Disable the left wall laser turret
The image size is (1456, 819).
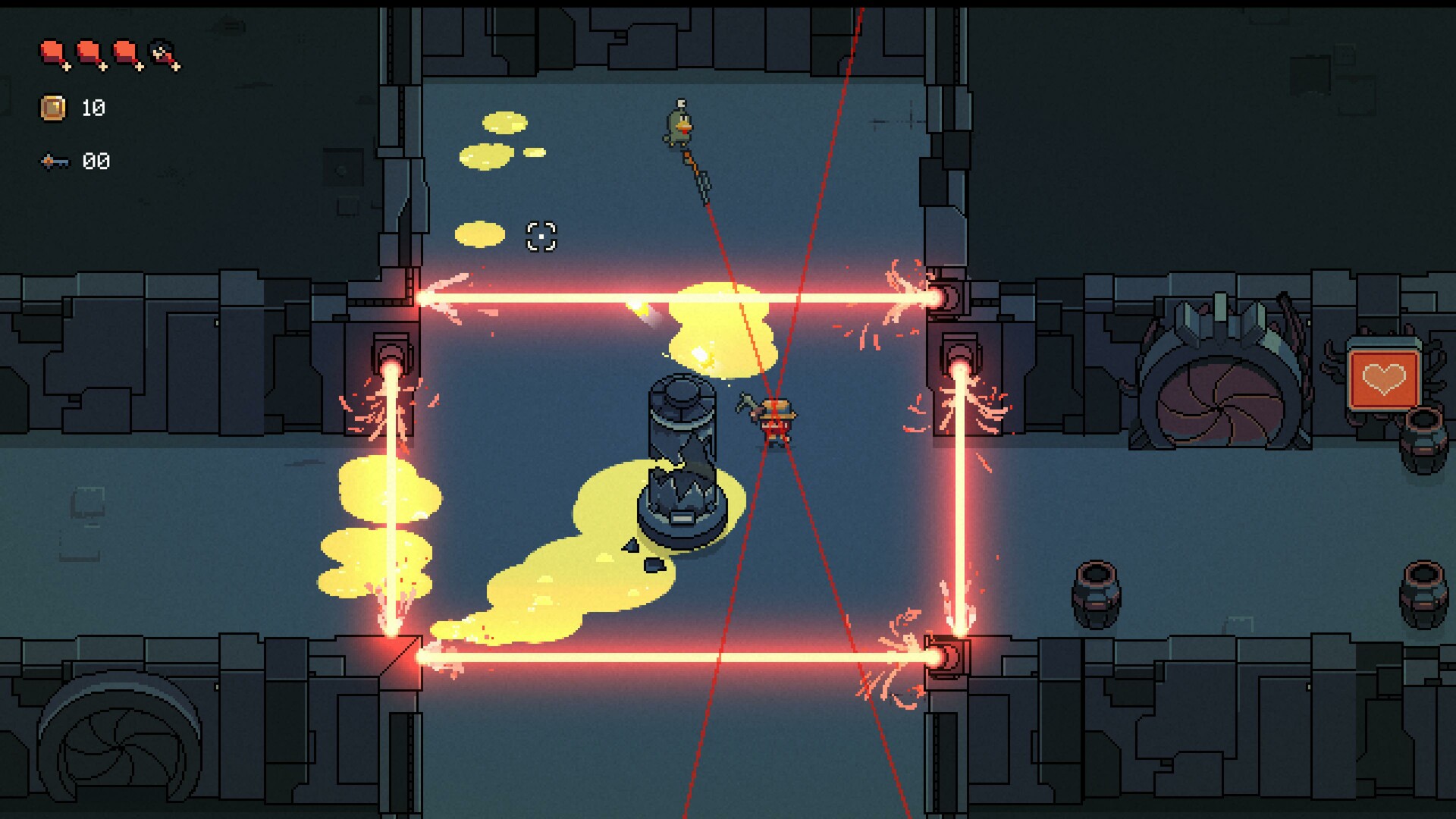pos(391,353)
